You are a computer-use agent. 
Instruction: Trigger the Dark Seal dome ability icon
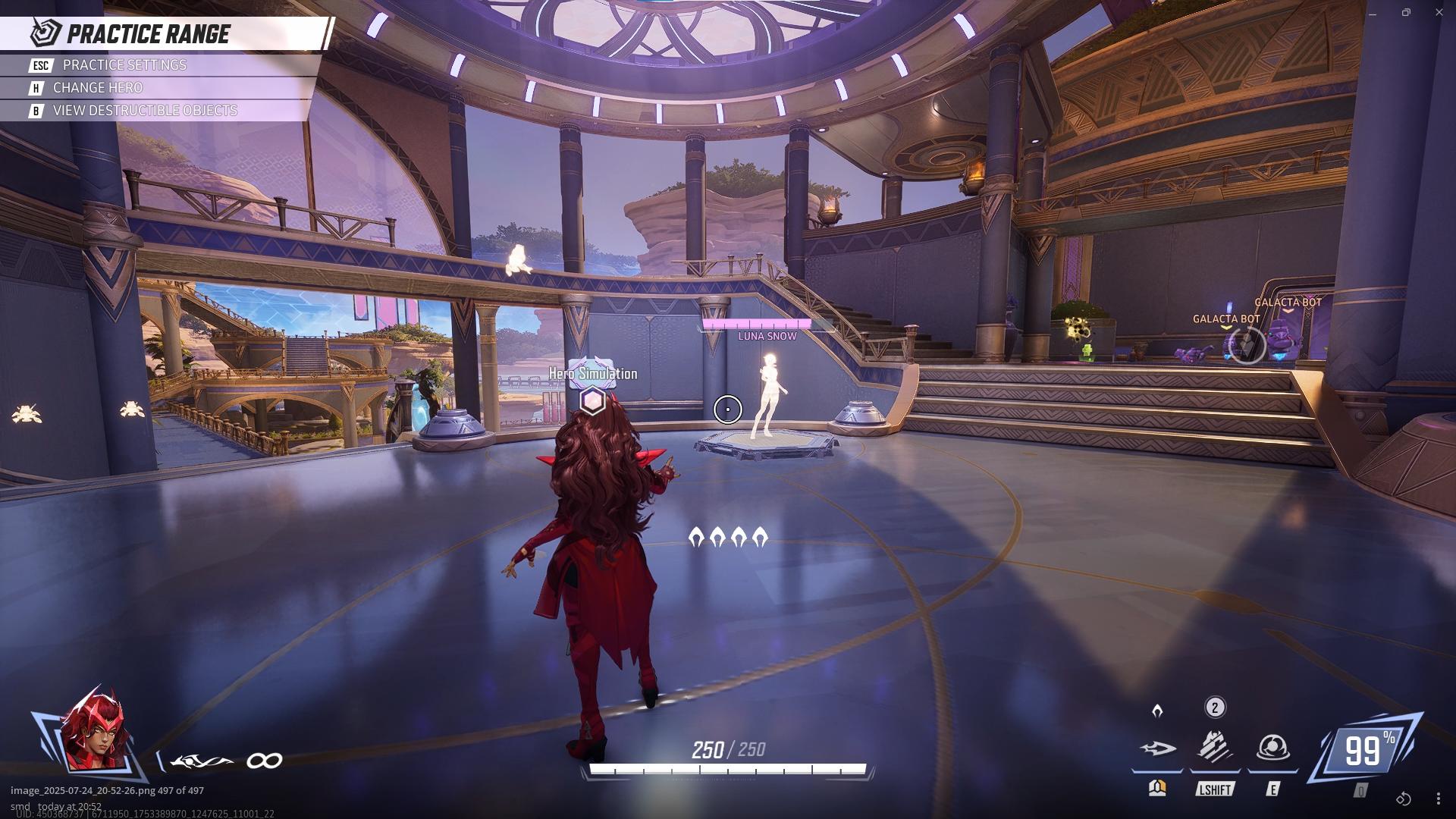click(1272, 748)
